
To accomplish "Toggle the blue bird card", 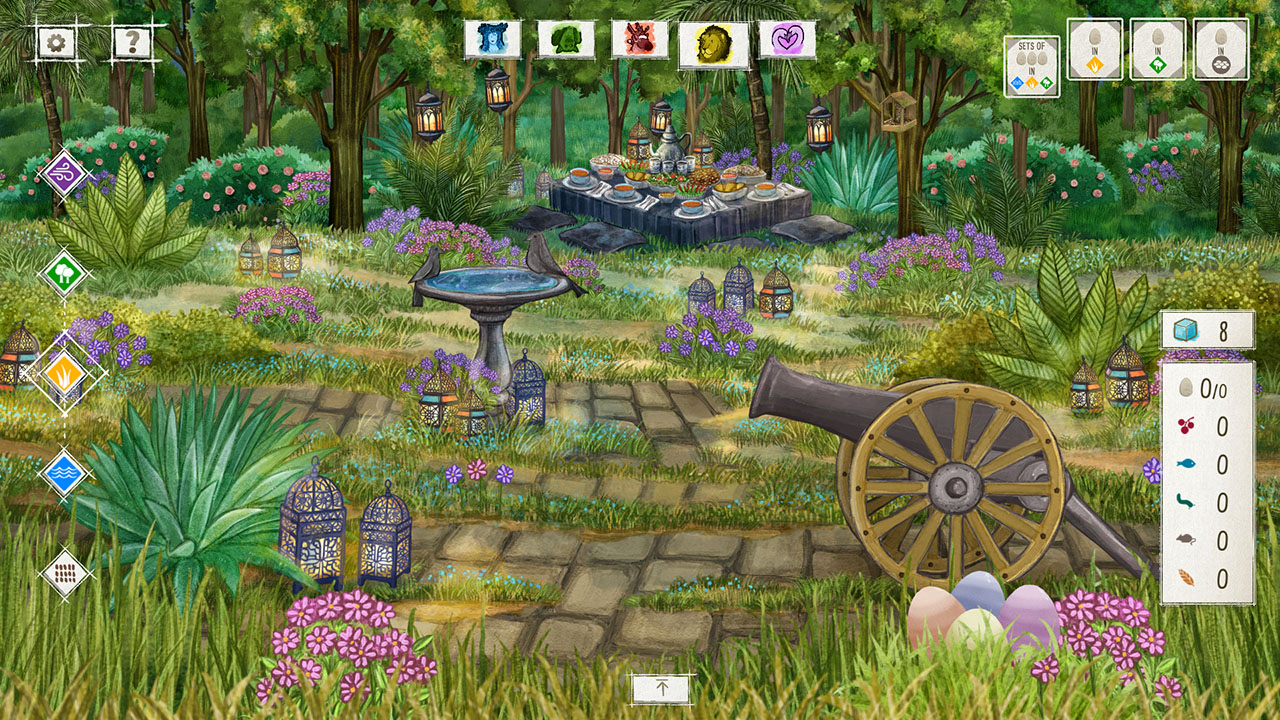I will tap(492, 38).
